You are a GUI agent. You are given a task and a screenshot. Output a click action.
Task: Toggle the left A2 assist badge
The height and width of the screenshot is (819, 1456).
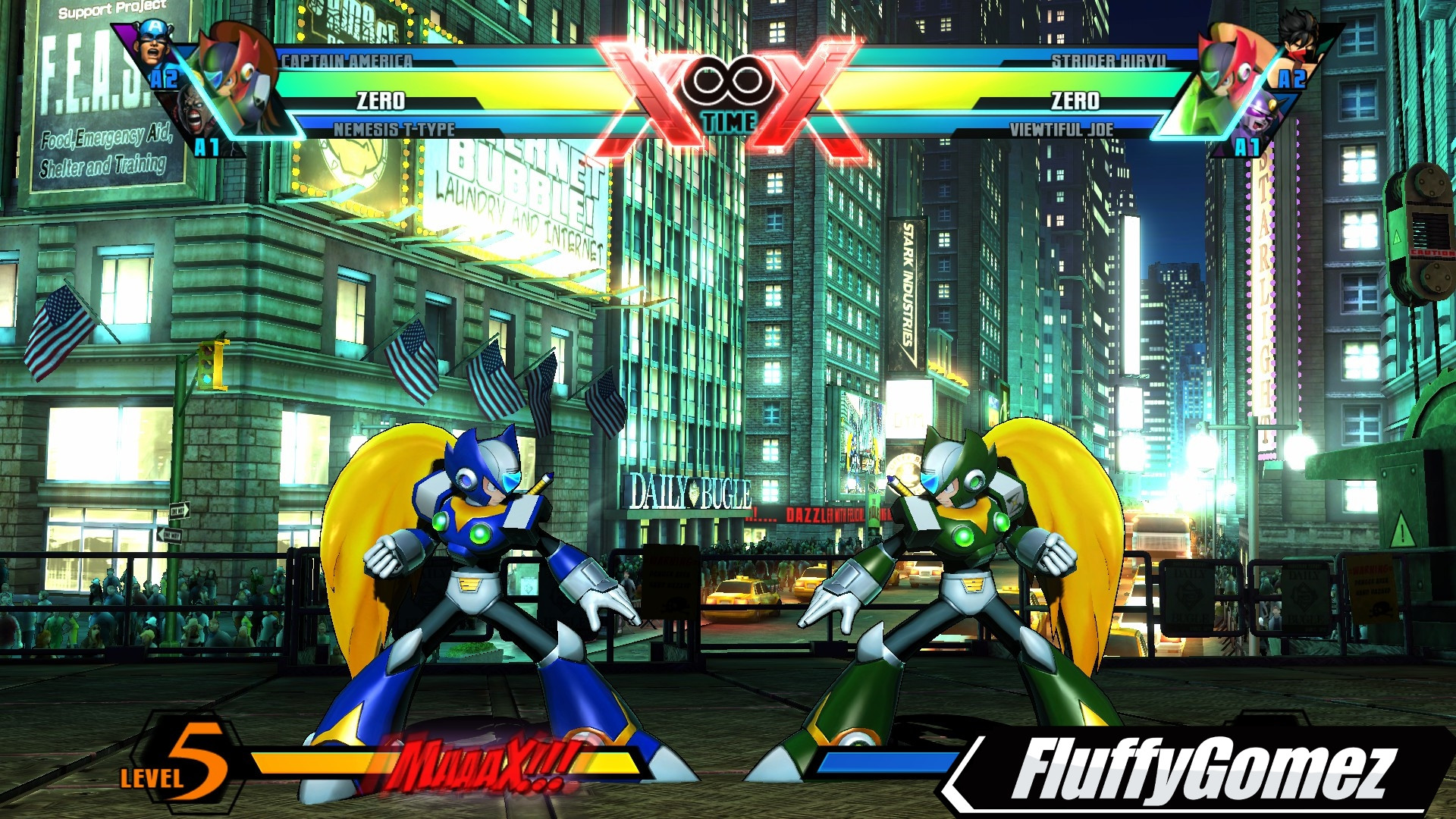tap(162, 77)
